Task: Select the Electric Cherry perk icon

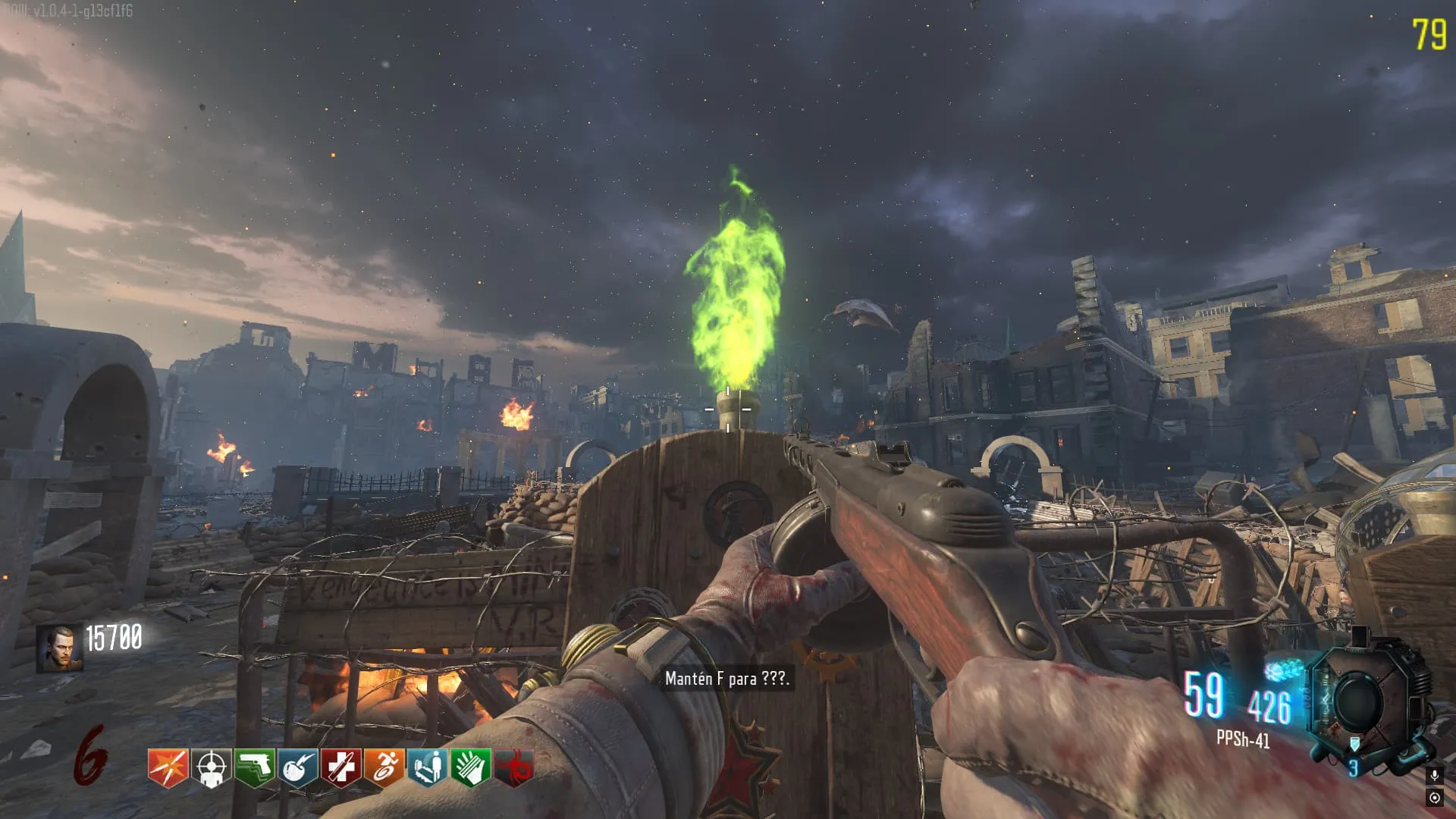Action: [297, 767]
